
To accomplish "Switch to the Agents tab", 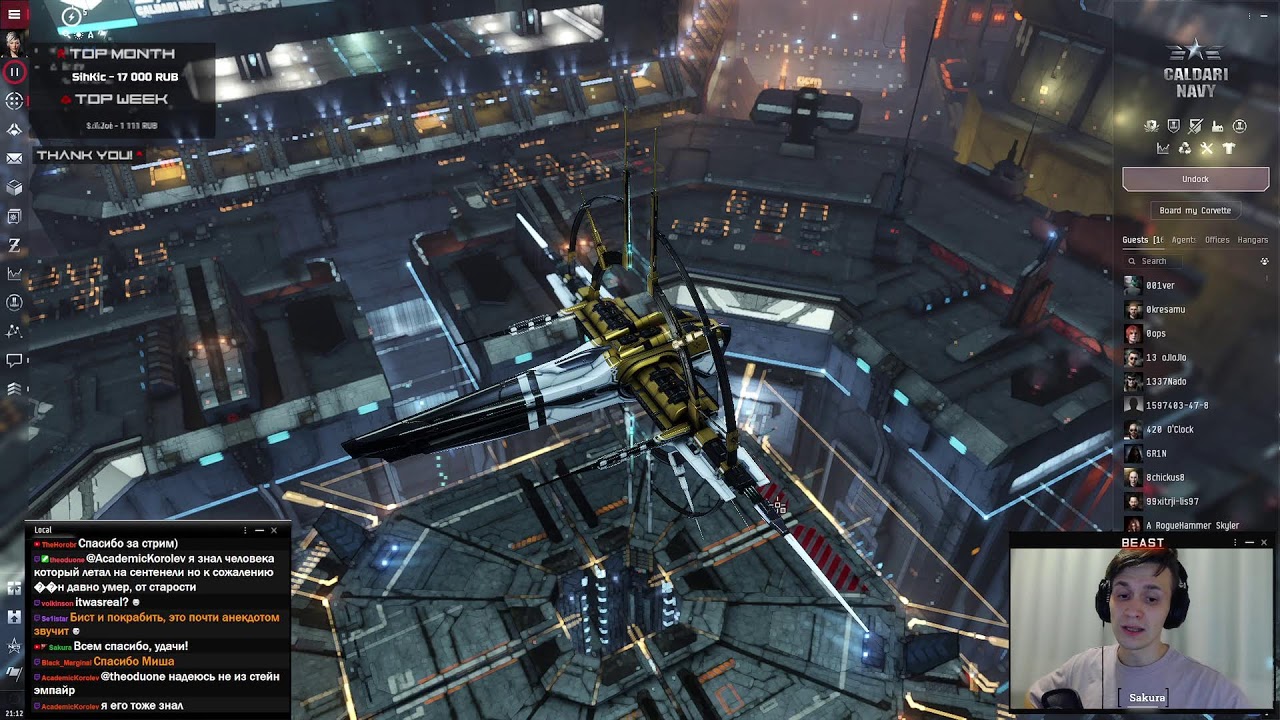I will pyautogui.click(x=1183, y=240).
